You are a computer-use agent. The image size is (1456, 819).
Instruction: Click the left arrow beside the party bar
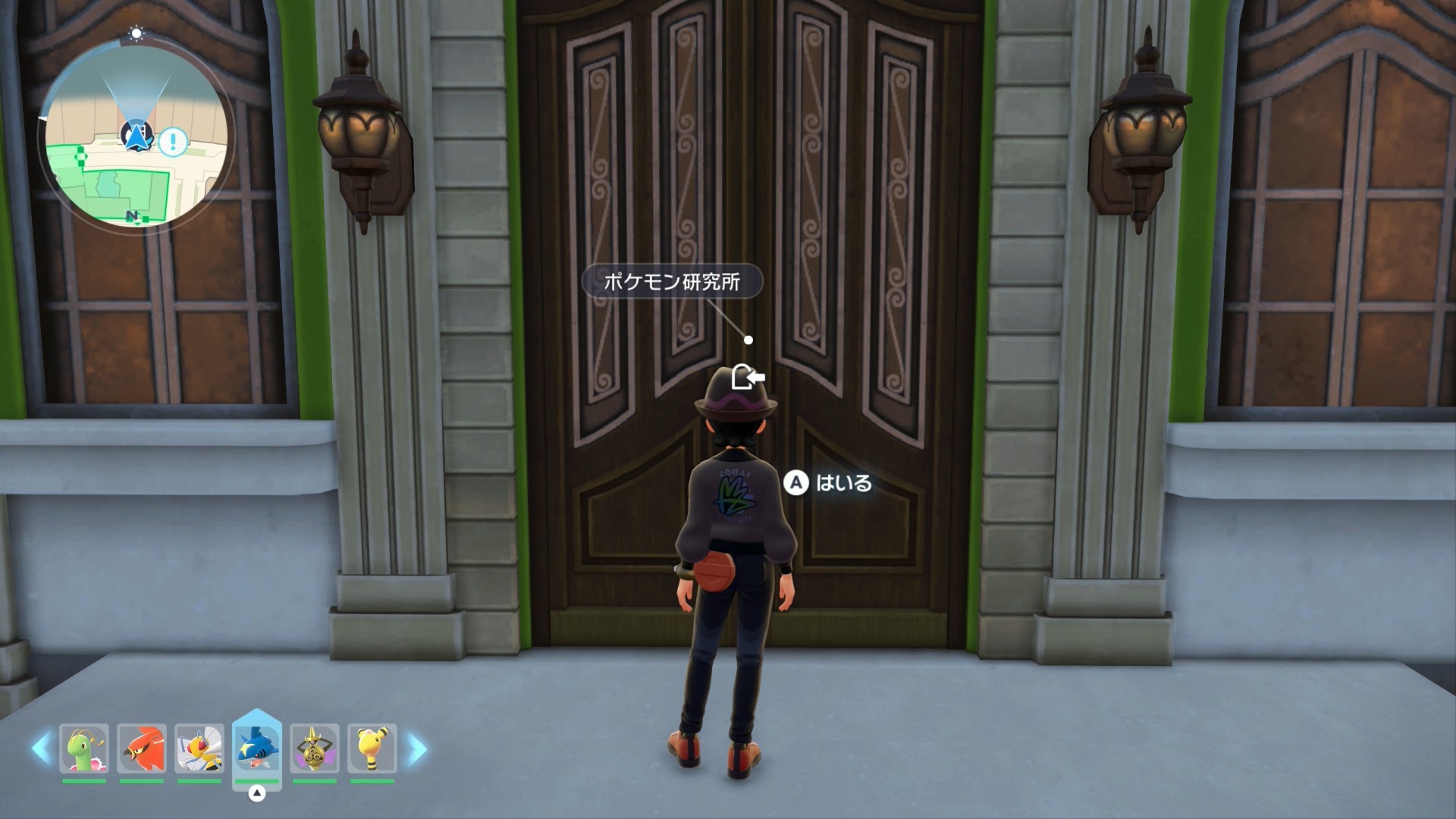click(41, 749)
